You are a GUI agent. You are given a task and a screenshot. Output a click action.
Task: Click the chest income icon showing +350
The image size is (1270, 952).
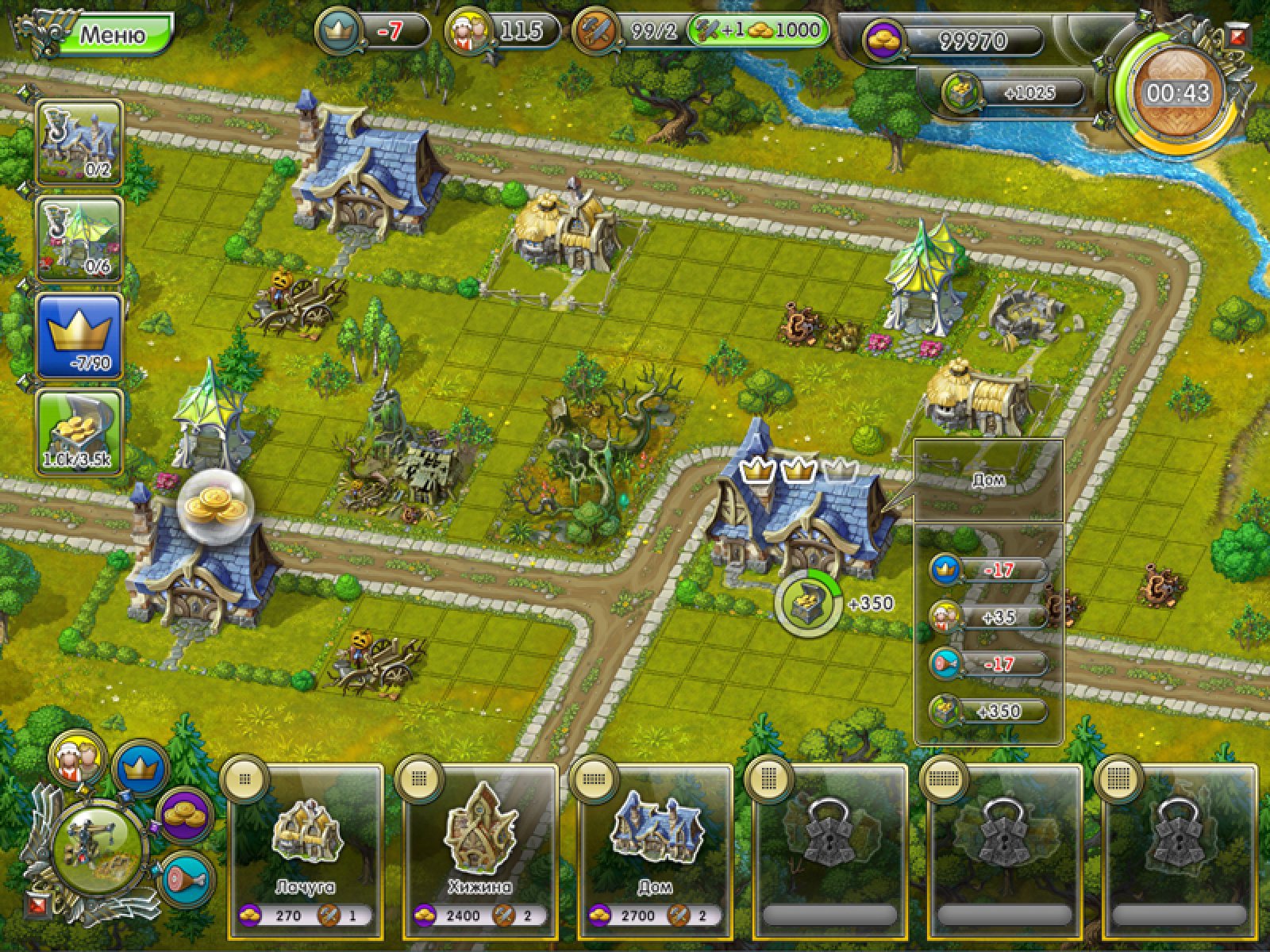point(809,605)
